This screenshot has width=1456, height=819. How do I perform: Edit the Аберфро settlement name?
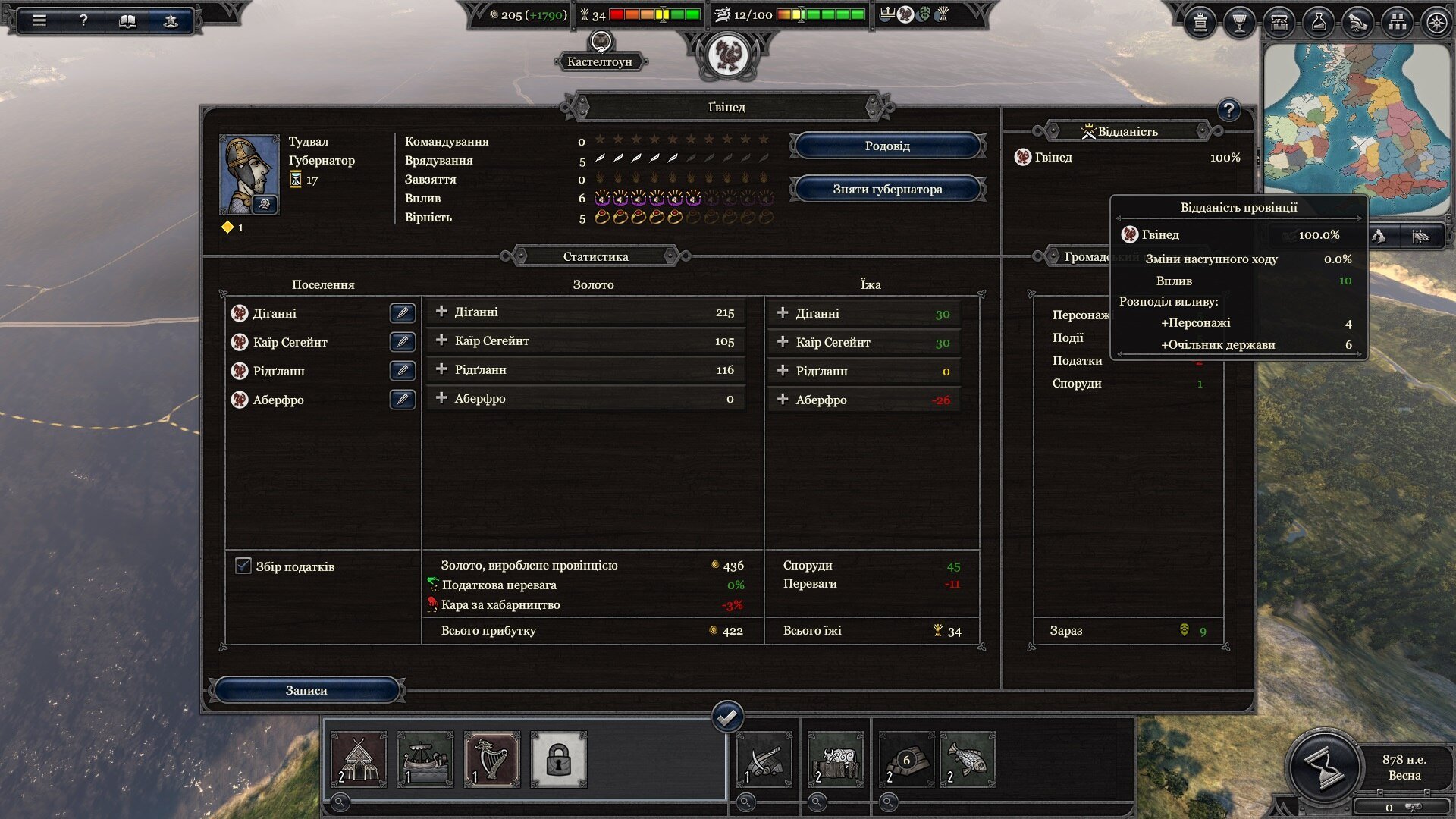tap(402, 399)
